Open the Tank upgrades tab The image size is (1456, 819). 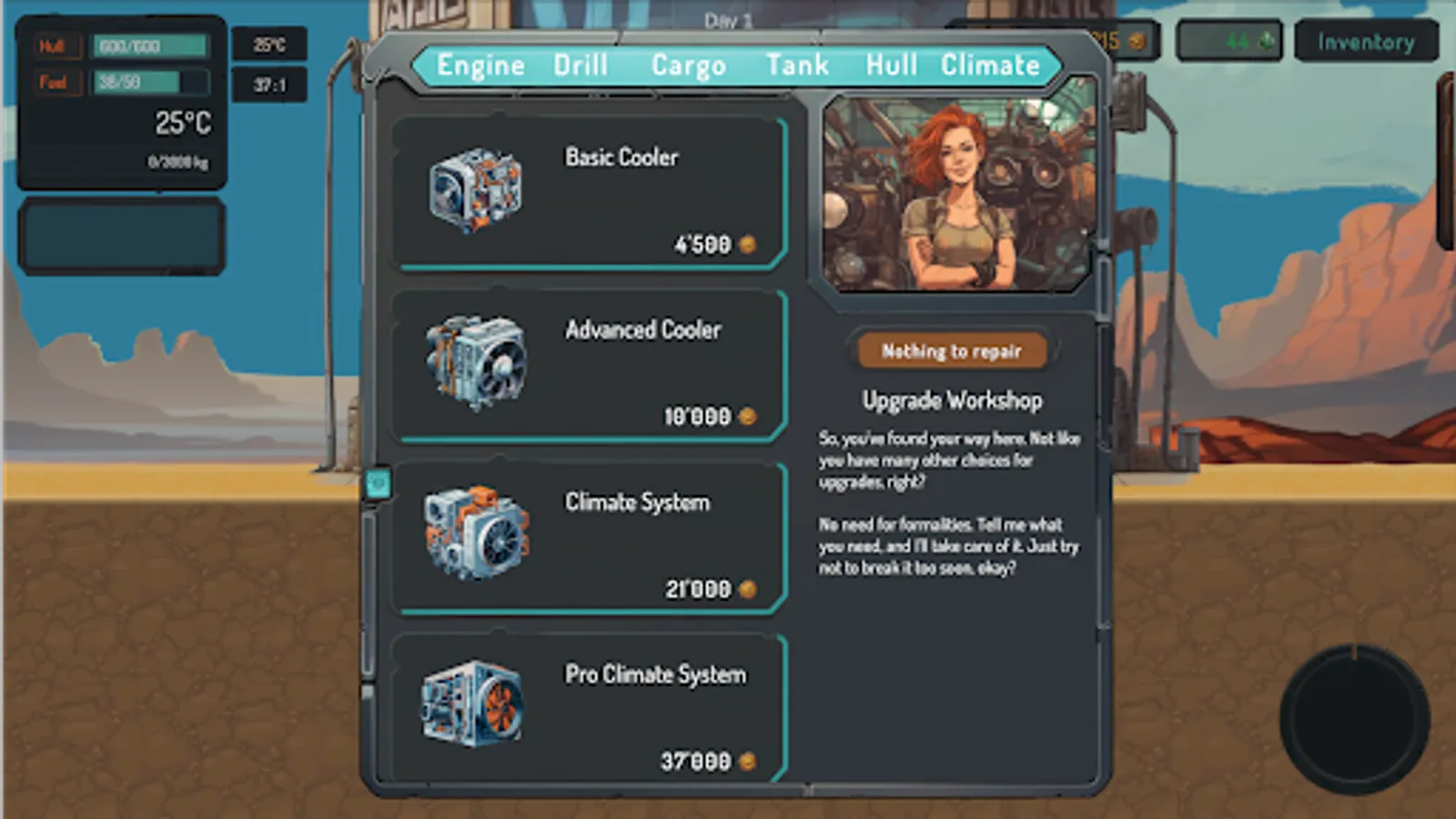[799, 64]
